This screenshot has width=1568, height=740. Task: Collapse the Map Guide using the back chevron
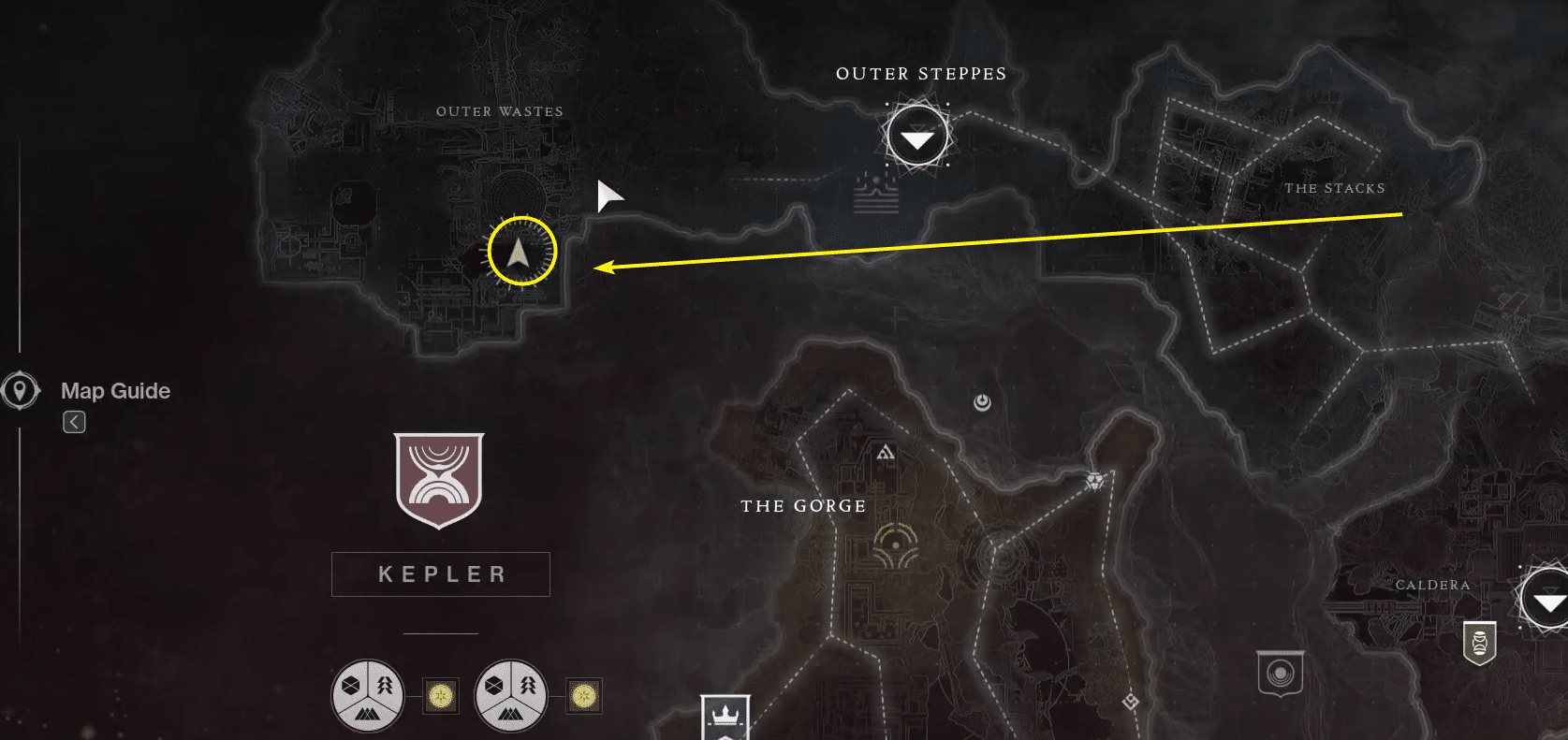pyautogui.click(x=73, y=422)
